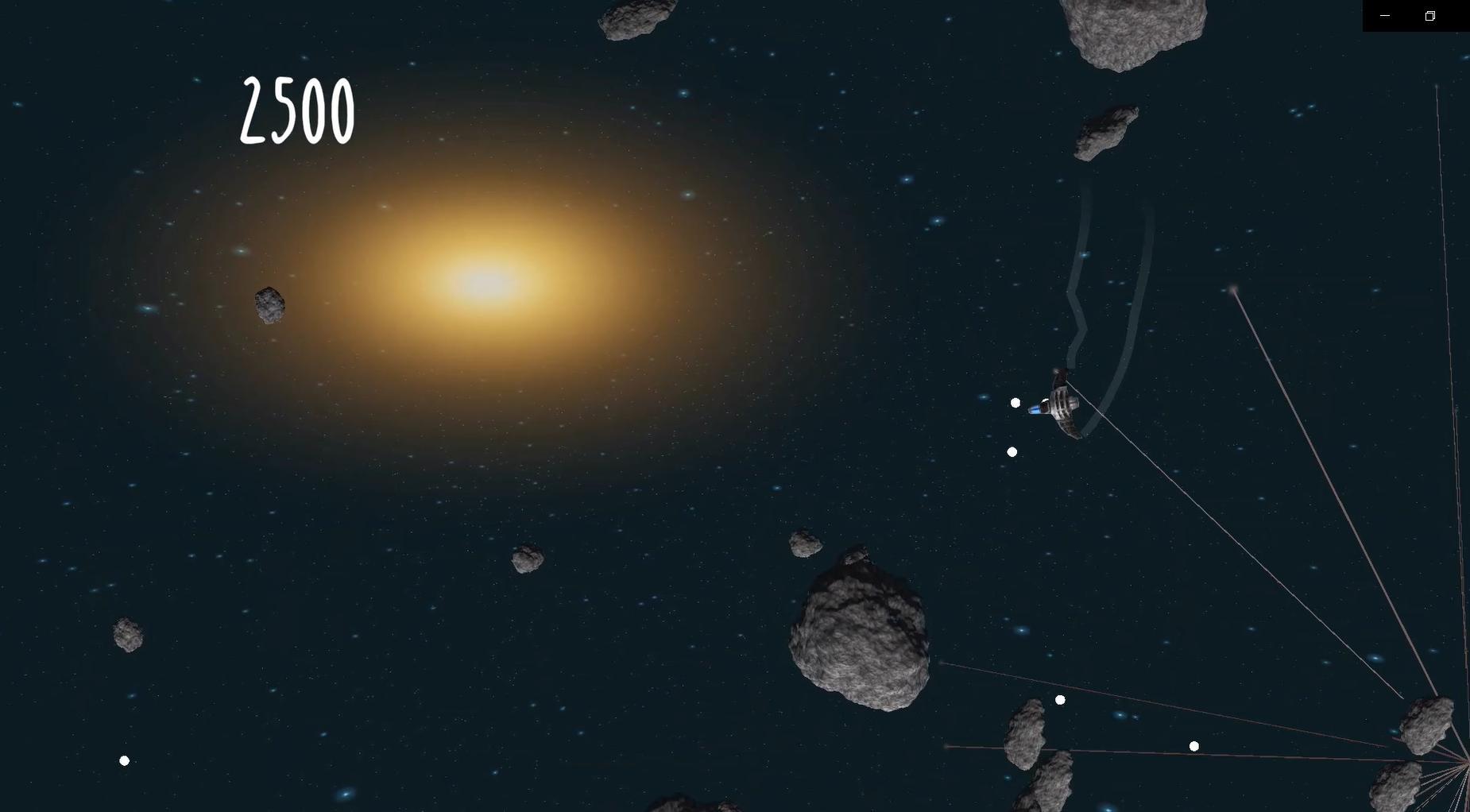Click the white dot below the spaceship
The height and width of the screenshot is (812, 1470).
point(1012,451)
